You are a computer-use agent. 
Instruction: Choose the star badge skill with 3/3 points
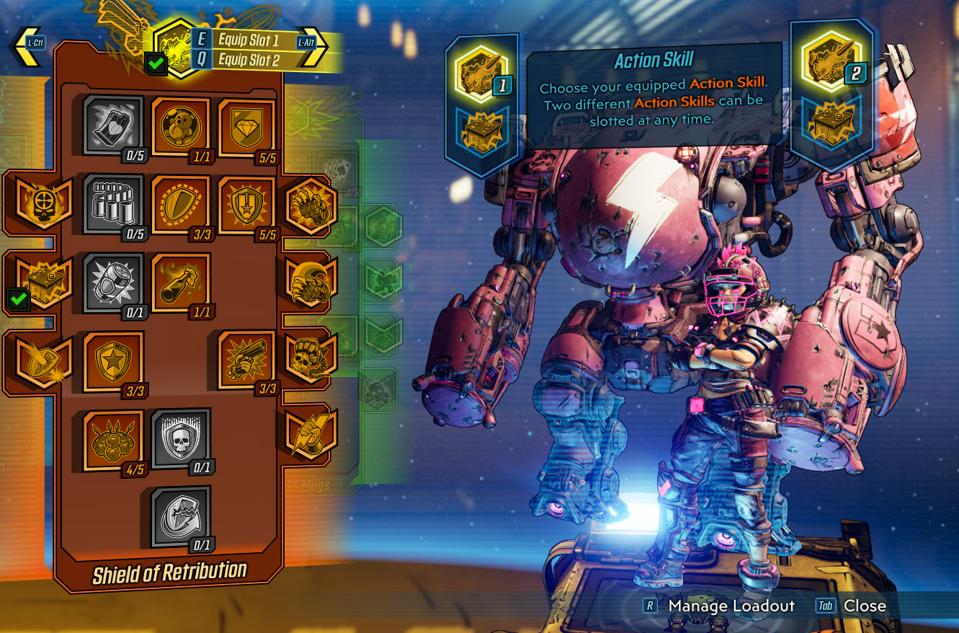111,360
